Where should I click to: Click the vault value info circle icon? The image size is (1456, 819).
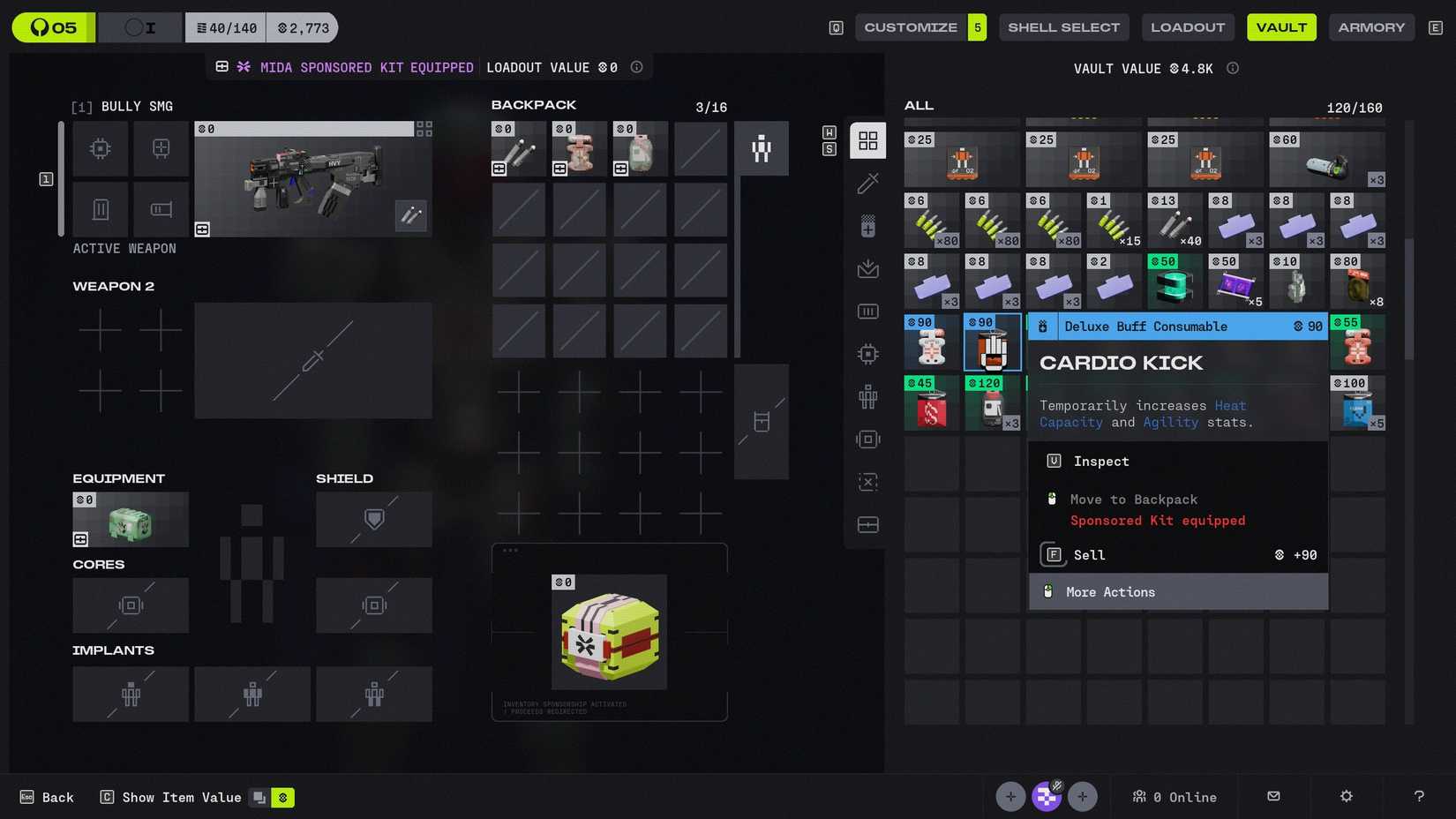click(1233, 68)
